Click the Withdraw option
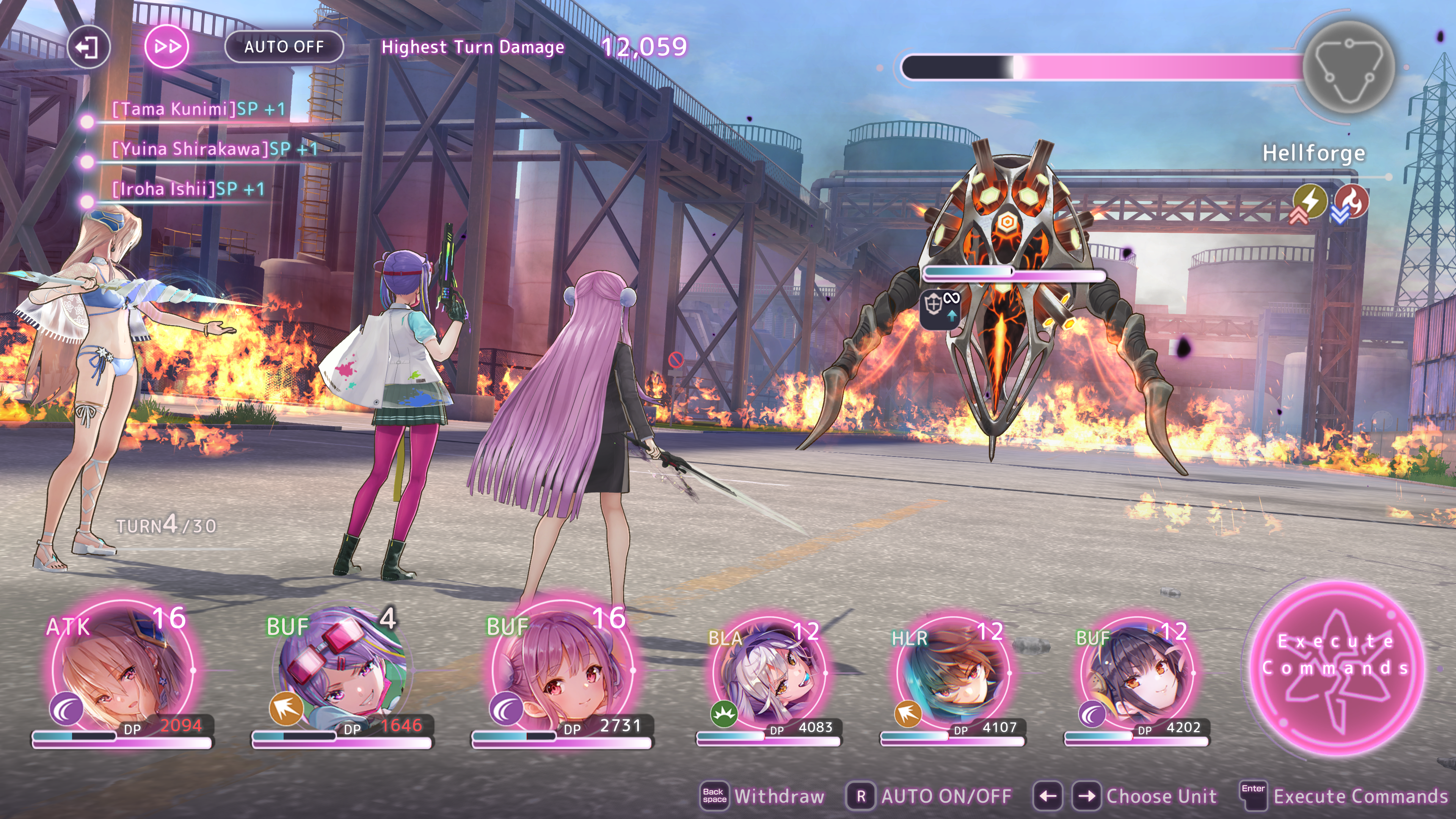 click(778, 796)
